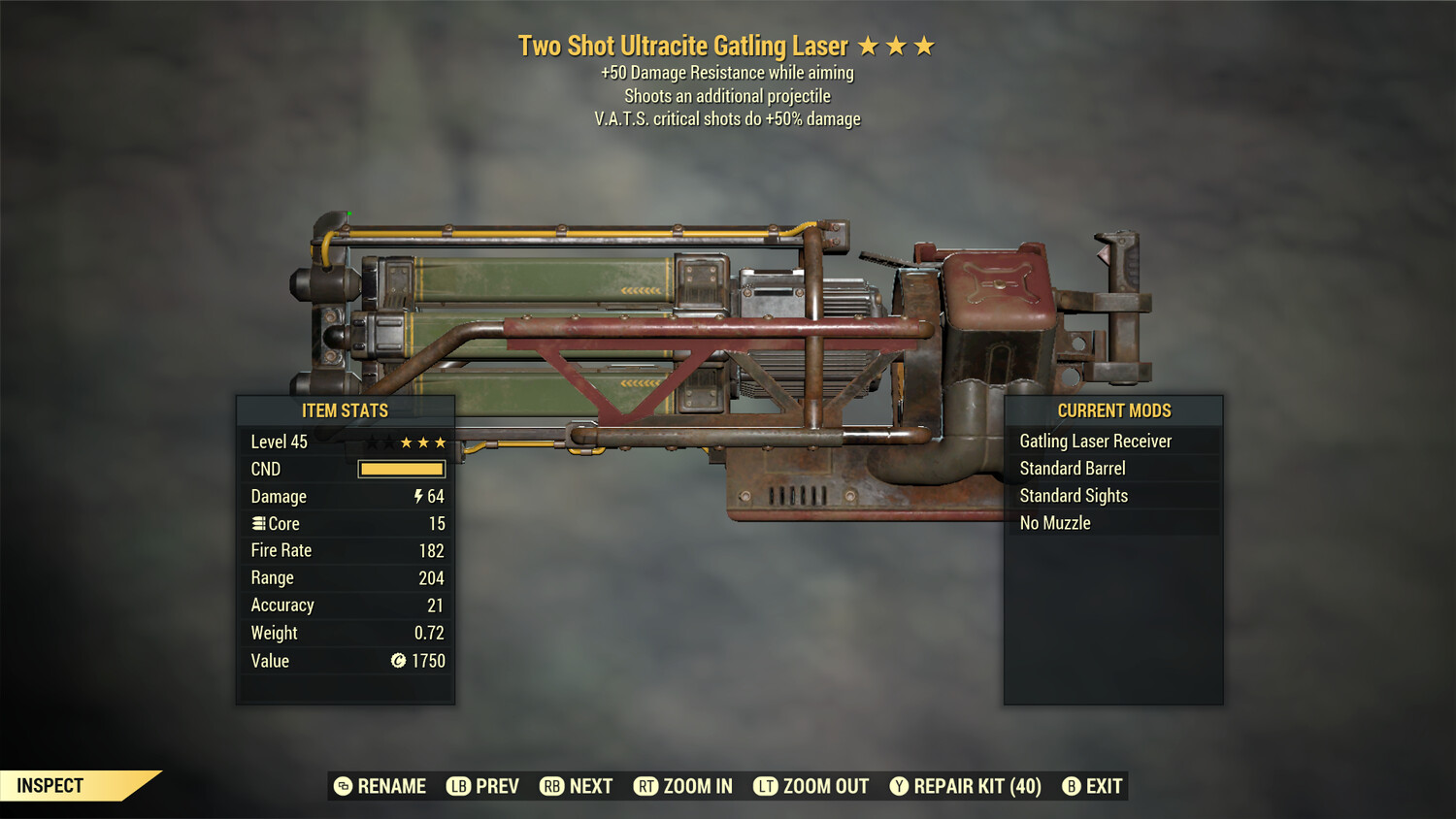
Task: Open the CURRENT MODS panel header
Action: click(1113, 410)
